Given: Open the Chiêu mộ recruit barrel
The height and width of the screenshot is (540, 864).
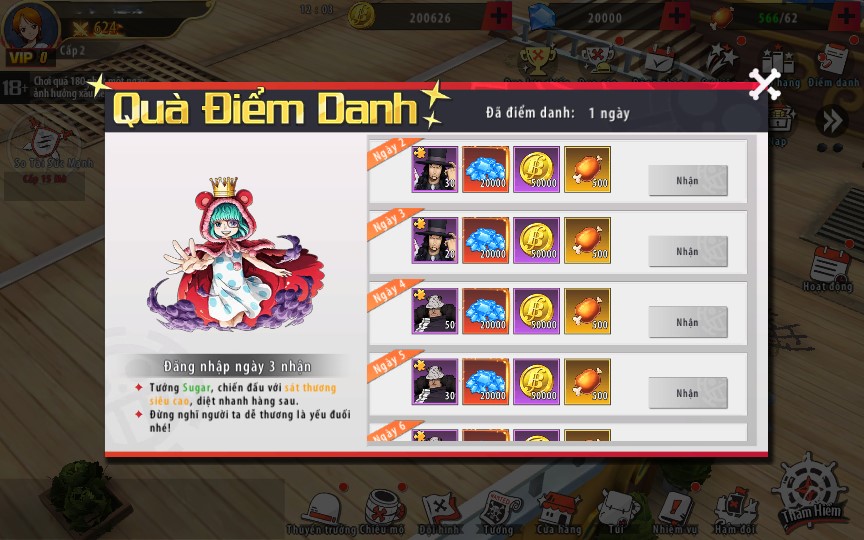Looking at the screenshot, I should tap(381, 510).
